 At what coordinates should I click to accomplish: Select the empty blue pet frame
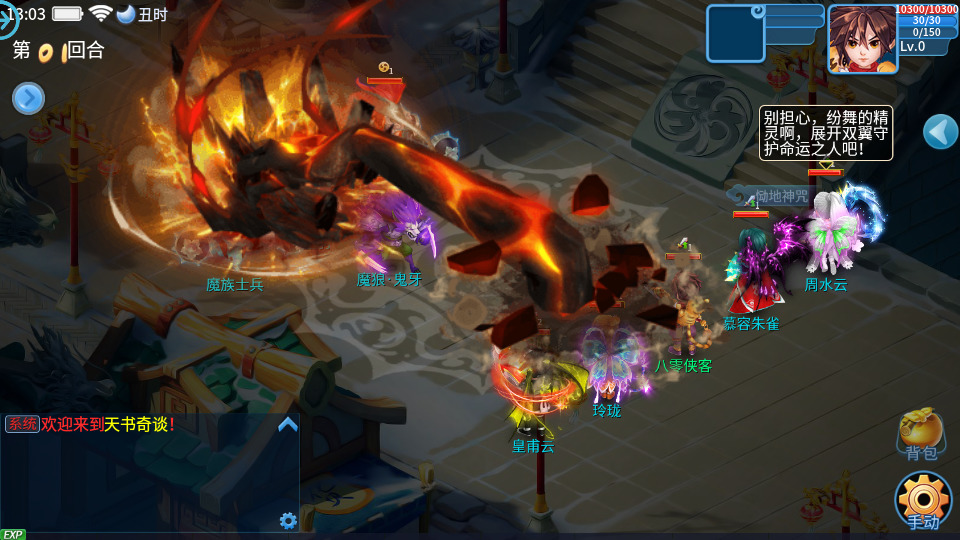point(735,34)
